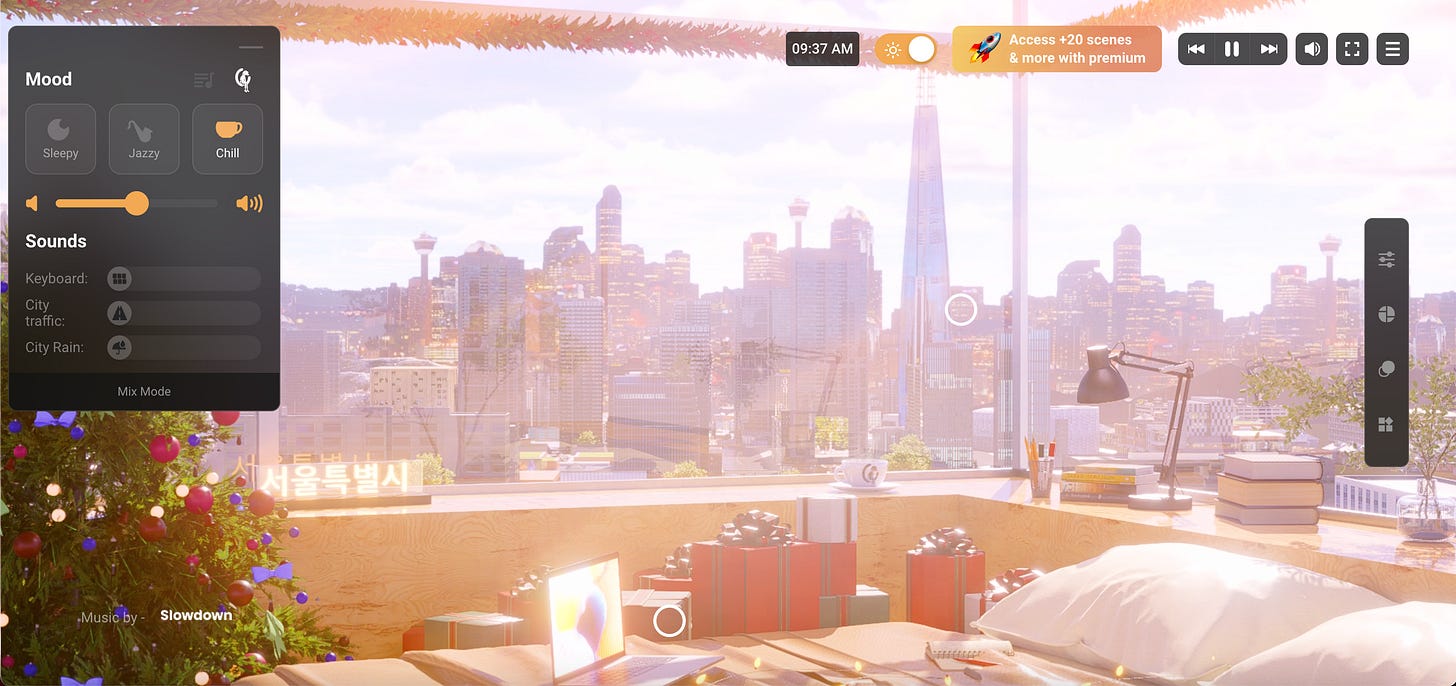The image size is (1456, 686).
Task: Open the mixer sliders icon in side toolbar
Action: point(1386,260)
